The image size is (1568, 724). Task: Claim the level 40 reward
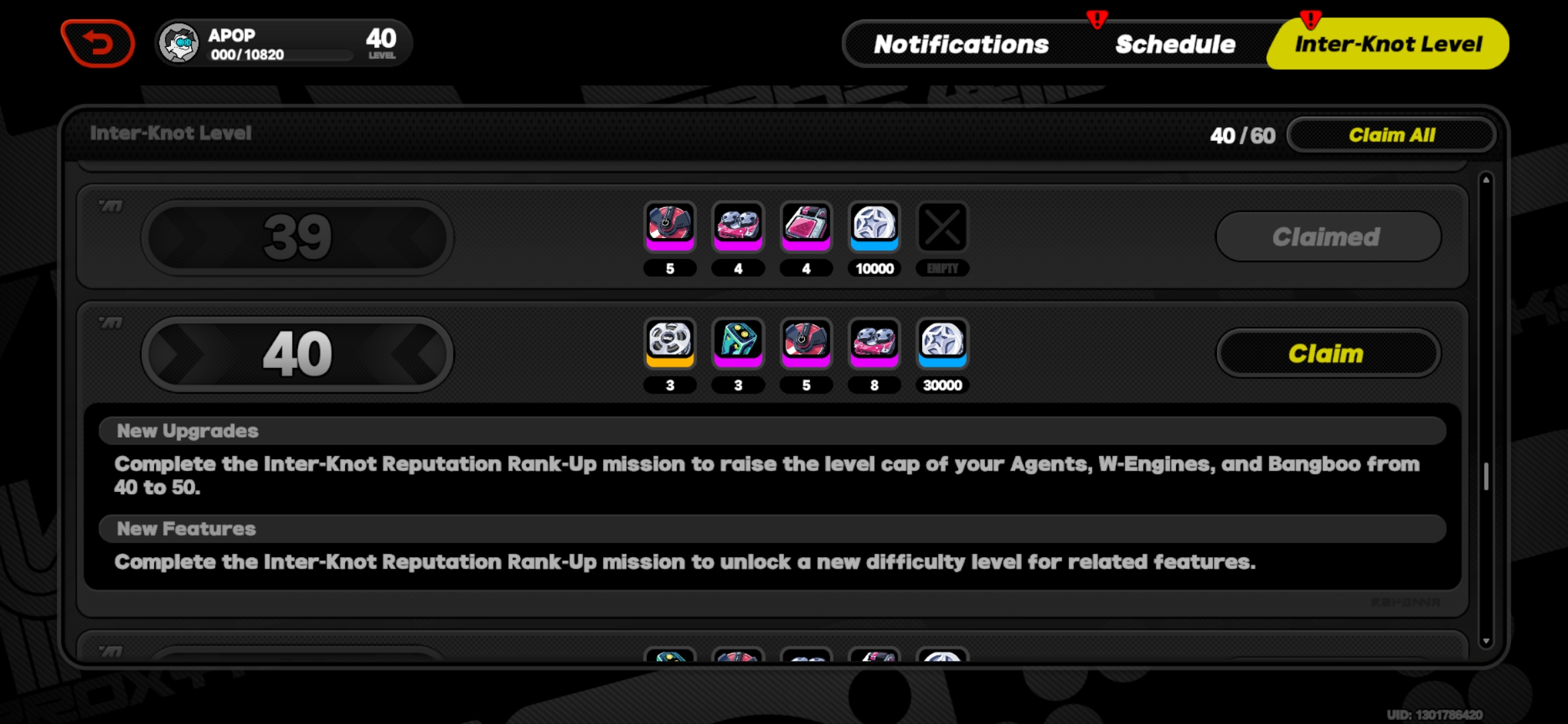tap(1327, 353)
